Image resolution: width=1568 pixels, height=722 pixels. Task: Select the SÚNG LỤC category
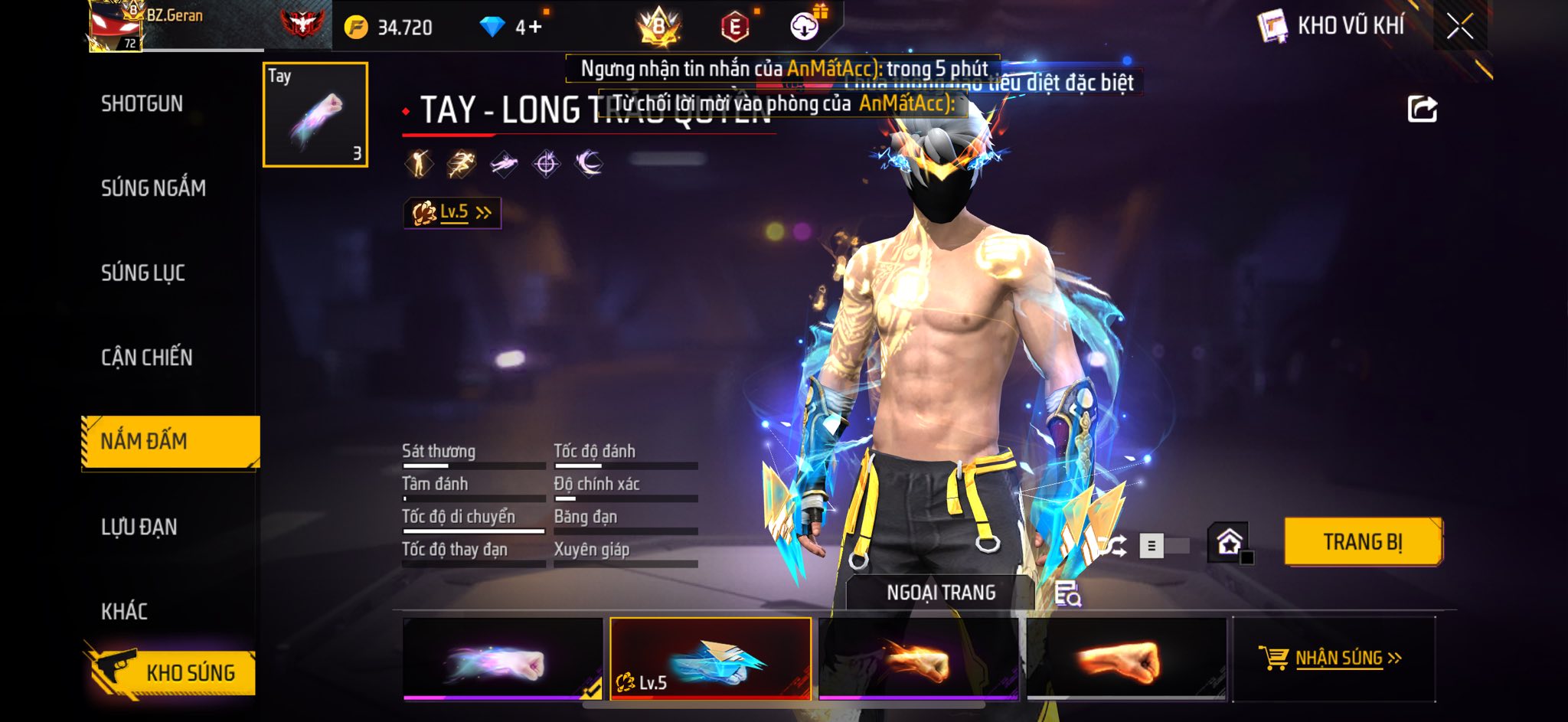click(143, 273)
